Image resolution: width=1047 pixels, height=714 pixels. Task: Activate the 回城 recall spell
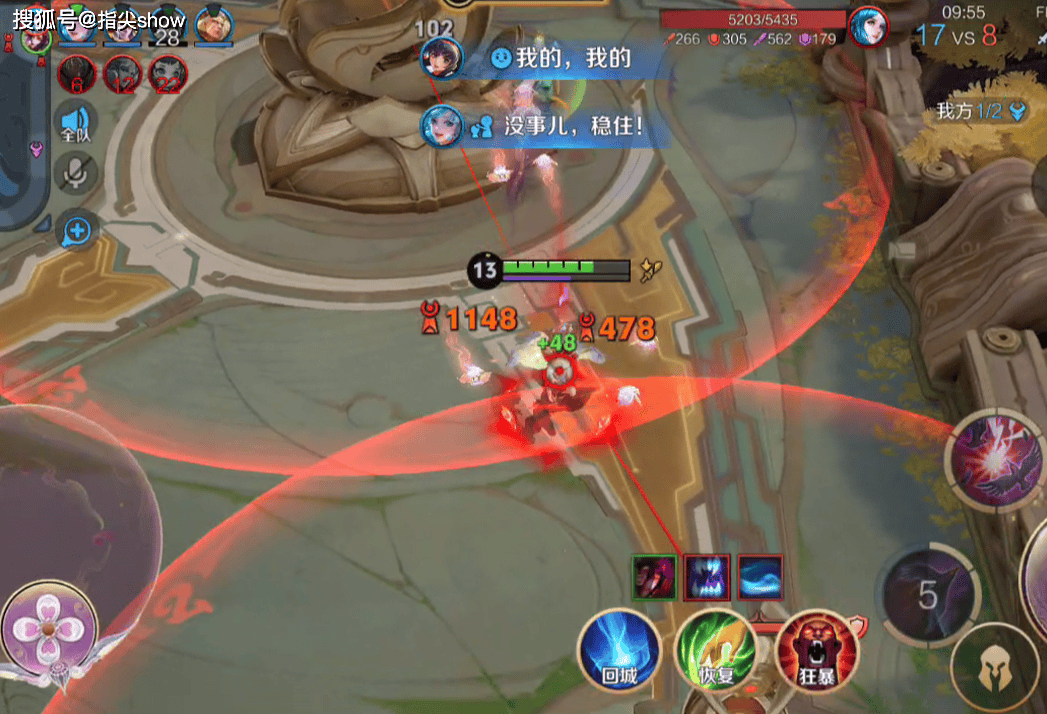[x=620, y=648]
